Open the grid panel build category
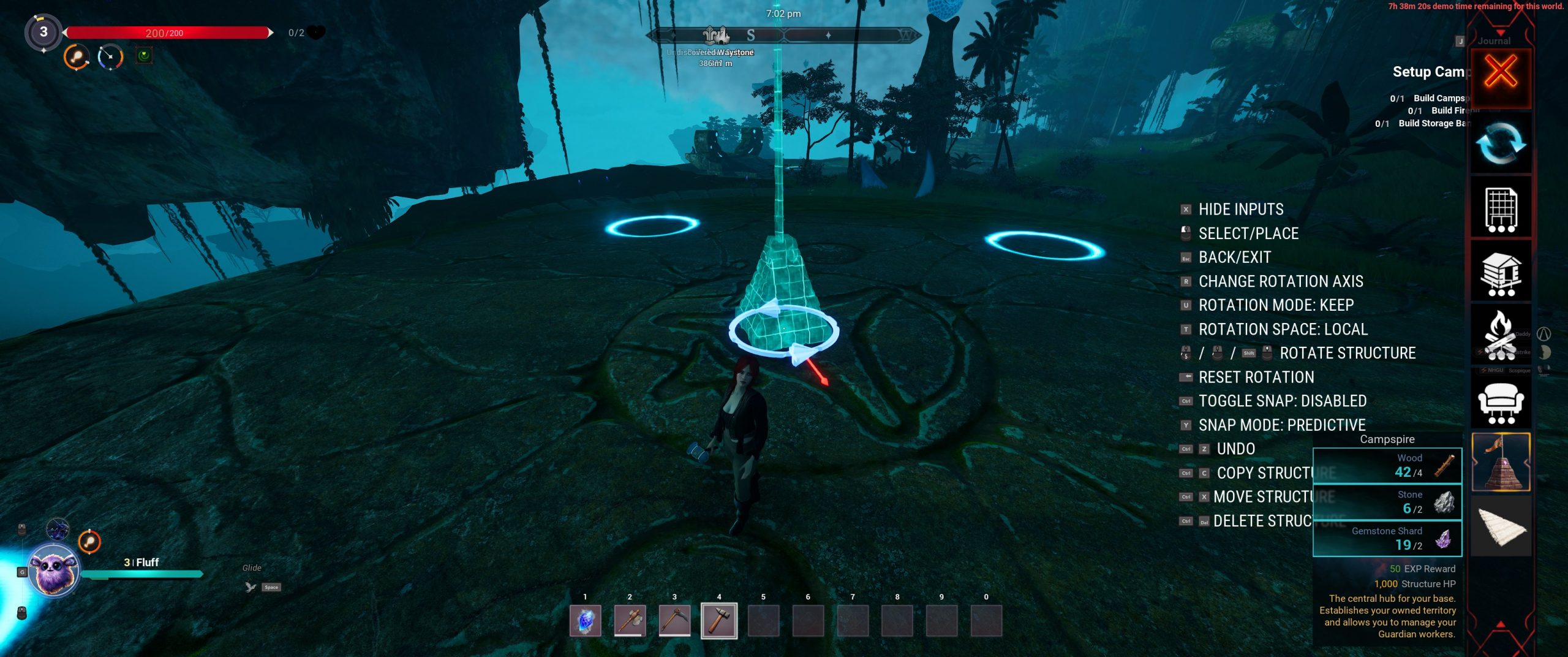The image size is (1568, 657). (1501, 210)
